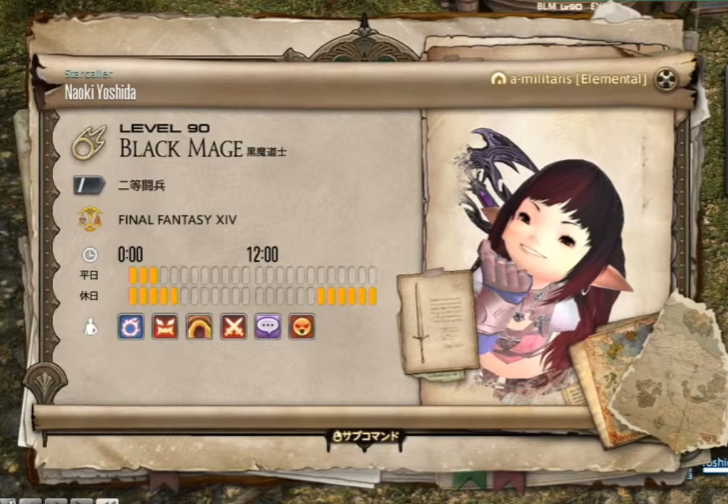Select the Naoki Yoshida character name

(99, 92)
